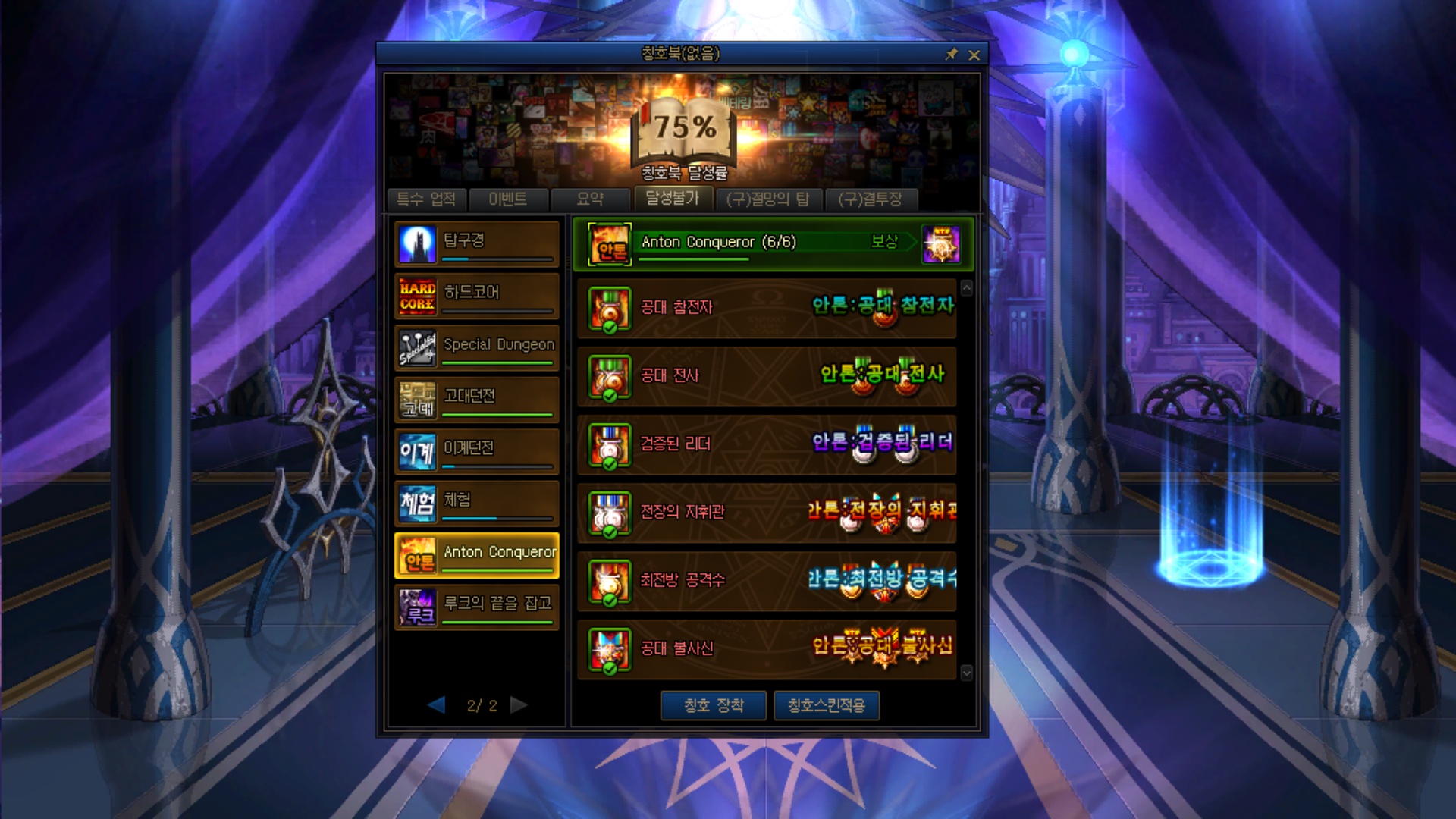Image resolution: width=1456 pixels, height=819 pixels.
Task: Open the 루크의 끝을 잡고 category
Action: click(x=477, y=607)
